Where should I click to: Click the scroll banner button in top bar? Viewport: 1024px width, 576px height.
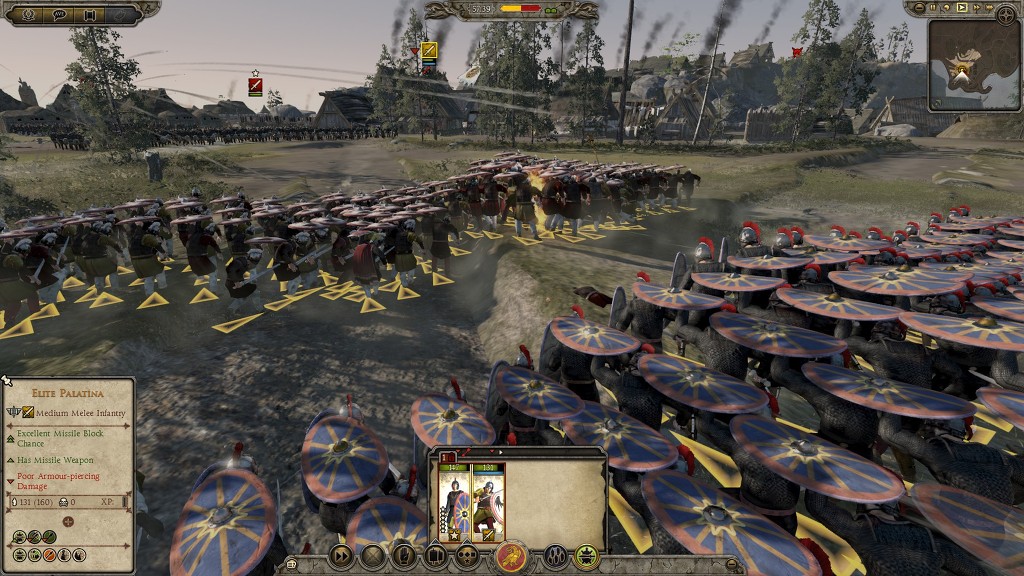point(90,14)
